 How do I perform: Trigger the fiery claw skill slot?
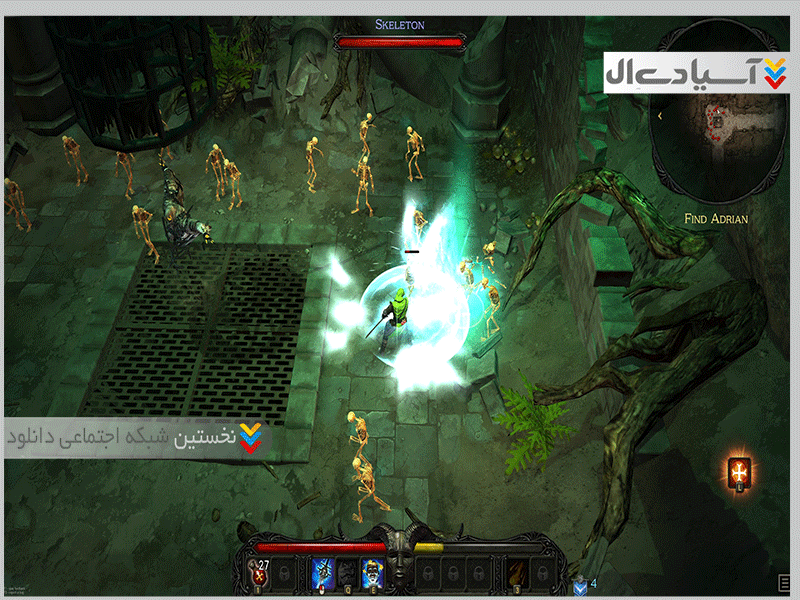518,572
